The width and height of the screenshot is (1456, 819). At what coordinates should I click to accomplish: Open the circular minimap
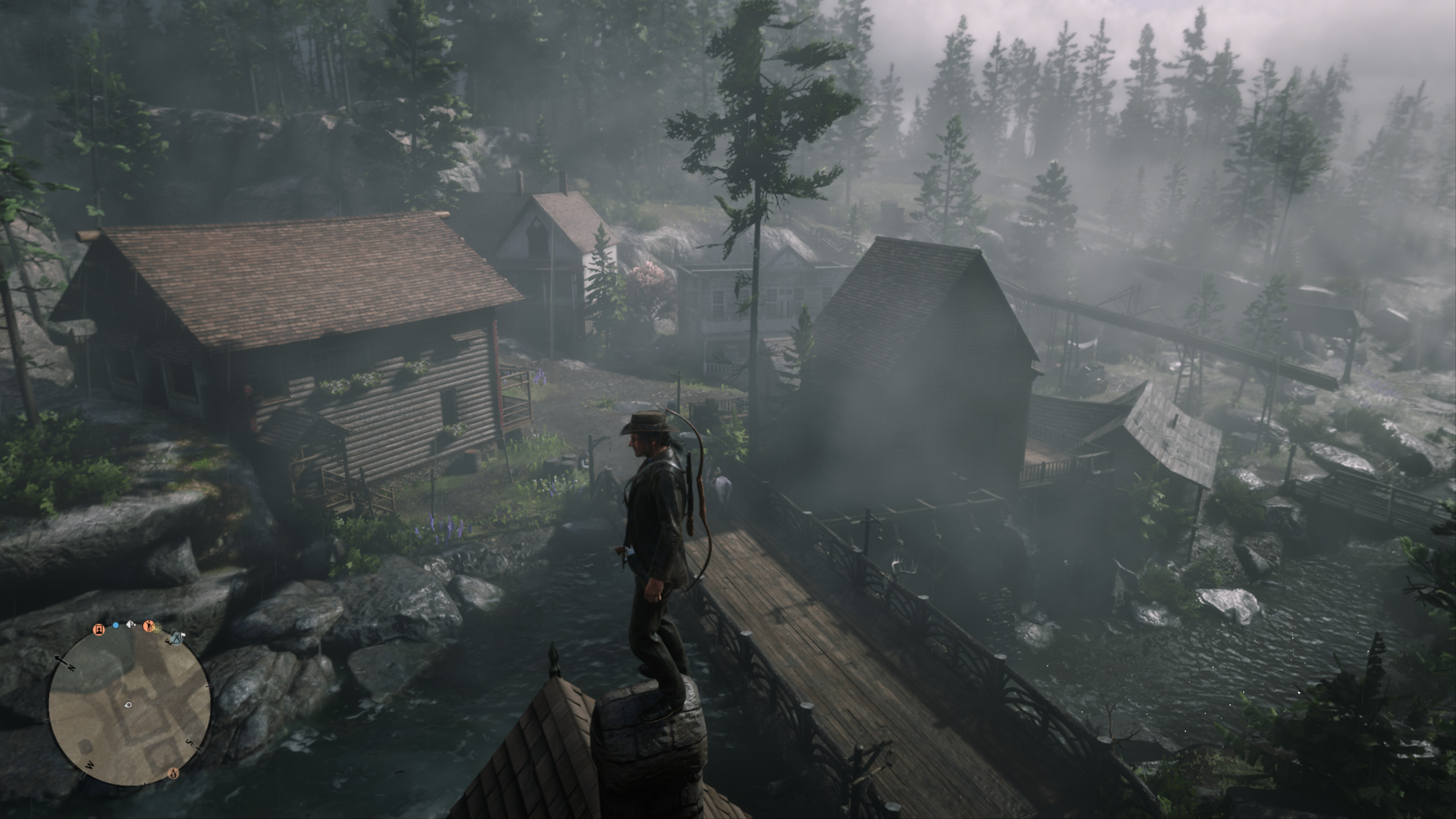click(129, 705)
